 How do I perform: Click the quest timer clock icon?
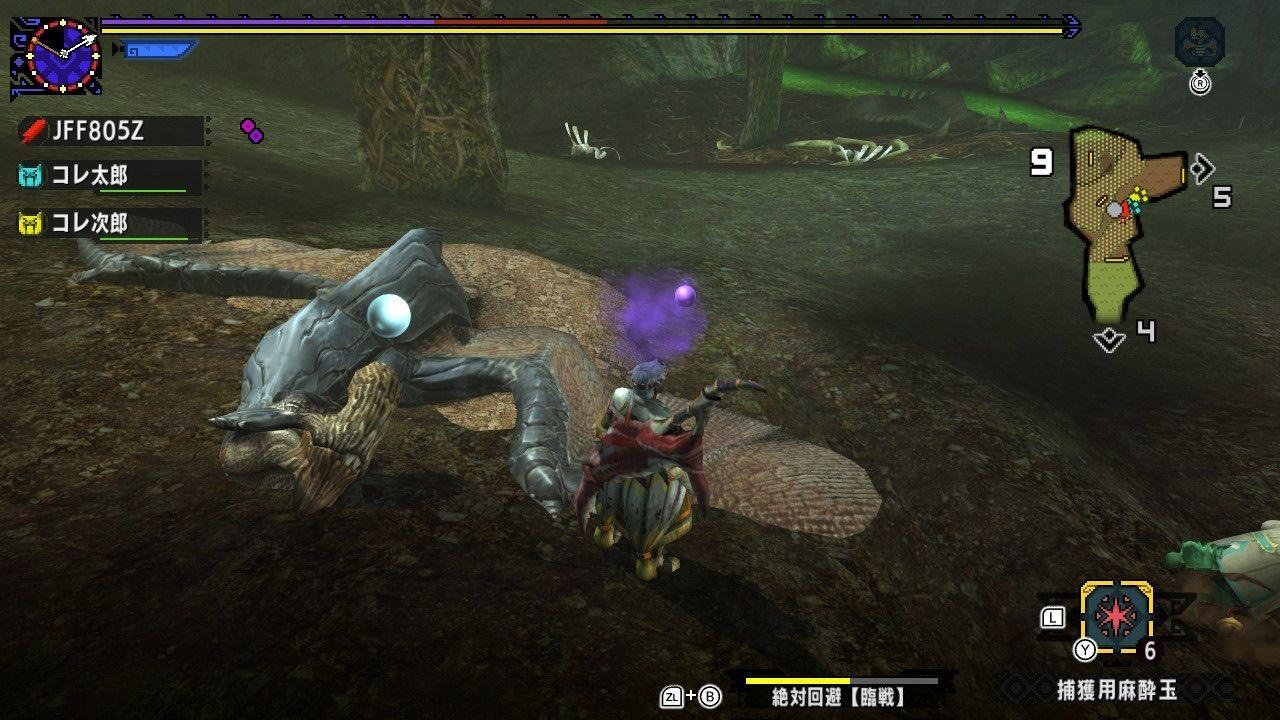coord(62,56)
